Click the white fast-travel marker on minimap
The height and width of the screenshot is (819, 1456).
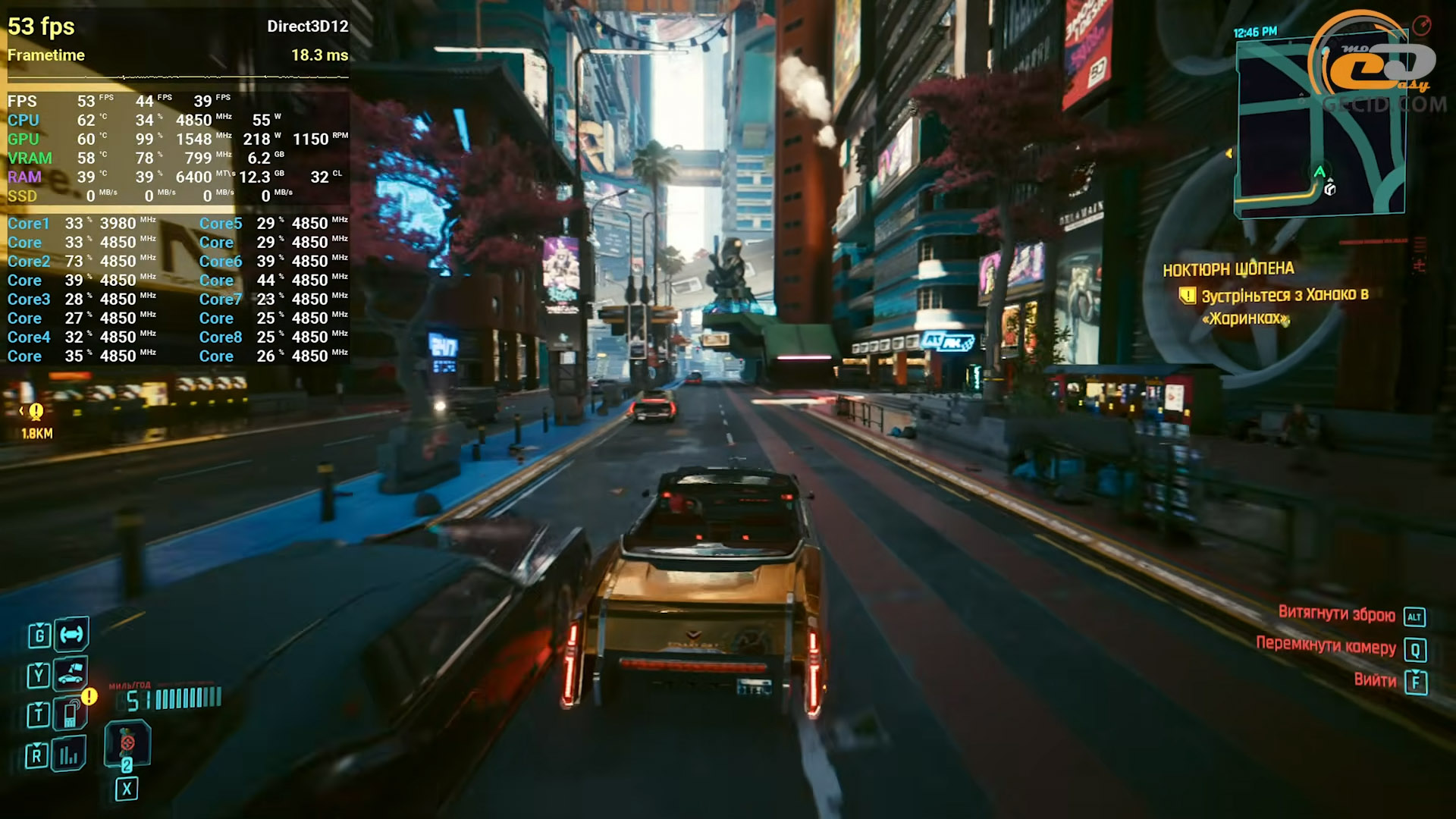pos(1330,190)
